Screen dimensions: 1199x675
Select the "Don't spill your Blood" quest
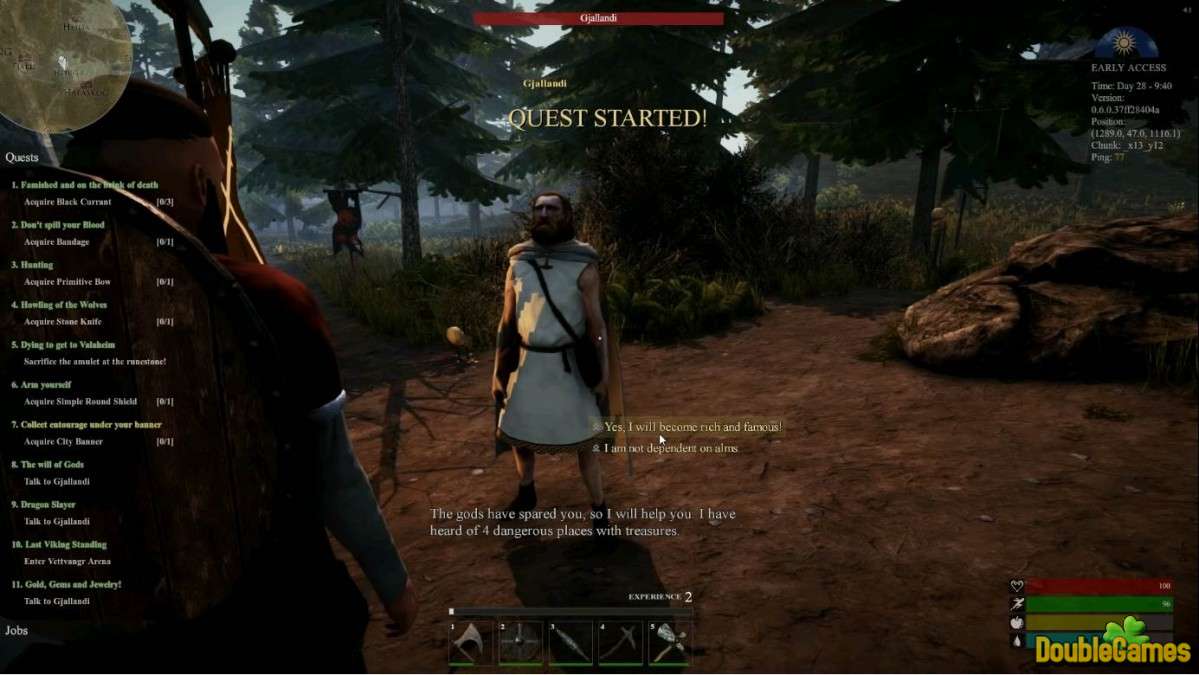click(62, 225)
